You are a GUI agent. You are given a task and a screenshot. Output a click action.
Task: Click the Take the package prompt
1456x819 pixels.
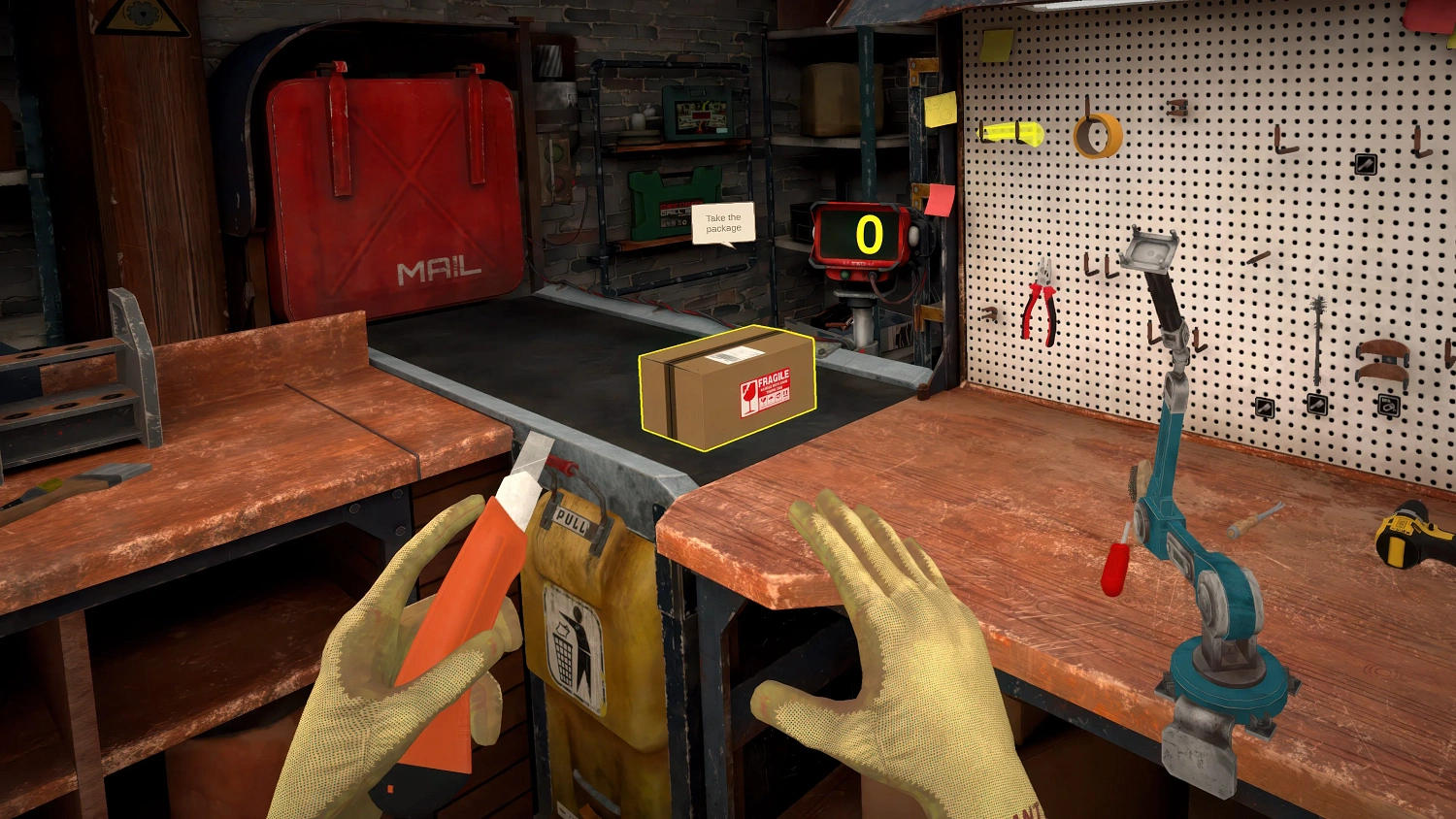[723, 223]
